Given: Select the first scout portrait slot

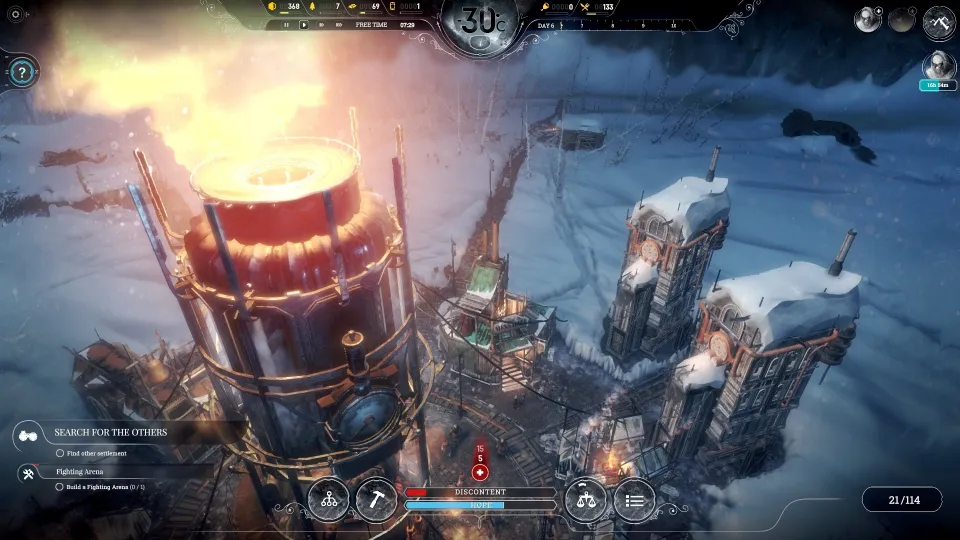Looking at the screenshot, I should pos(867,19).
